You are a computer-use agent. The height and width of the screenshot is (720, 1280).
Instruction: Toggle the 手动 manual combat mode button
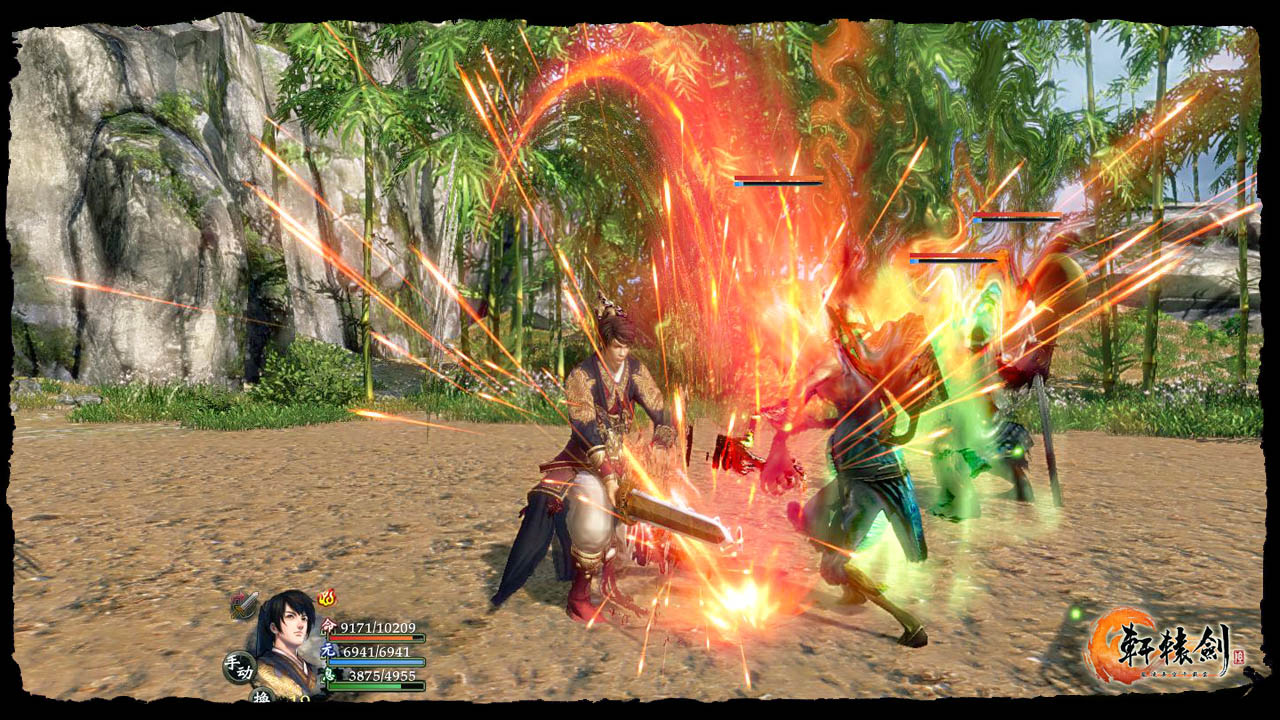(239, 667)
